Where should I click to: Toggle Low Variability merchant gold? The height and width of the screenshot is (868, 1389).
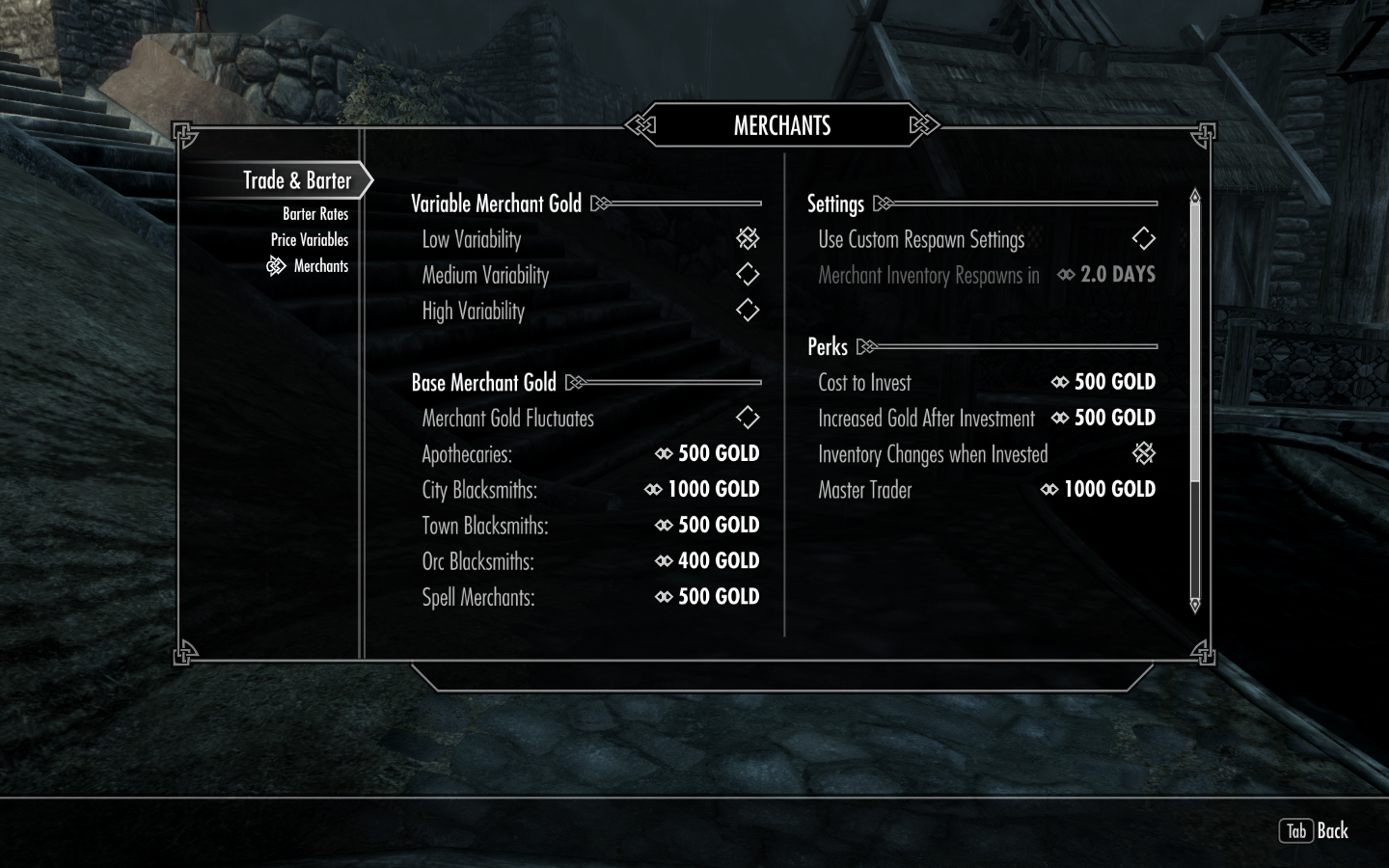[748, 239]
